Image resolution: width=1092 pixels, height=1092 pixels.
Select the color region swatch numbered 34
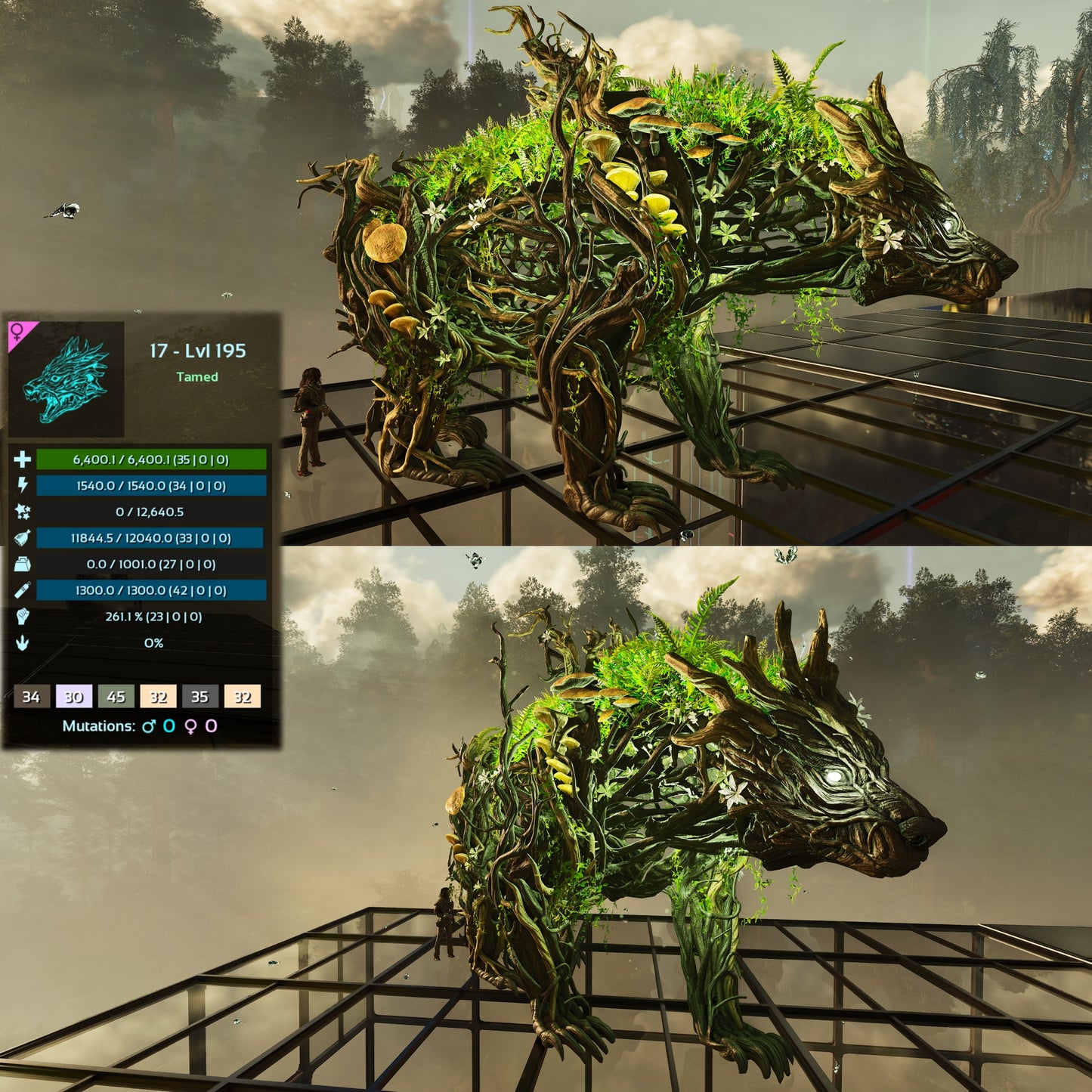click(32, 696)
